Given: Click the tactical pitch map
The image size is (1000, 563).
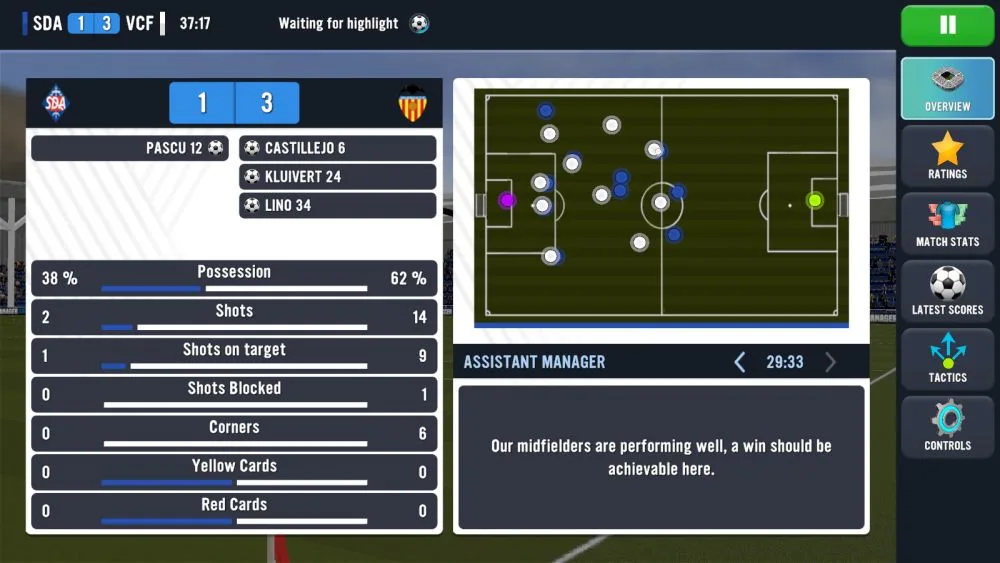Looking at the screenshot, I should tap(661, 206).
